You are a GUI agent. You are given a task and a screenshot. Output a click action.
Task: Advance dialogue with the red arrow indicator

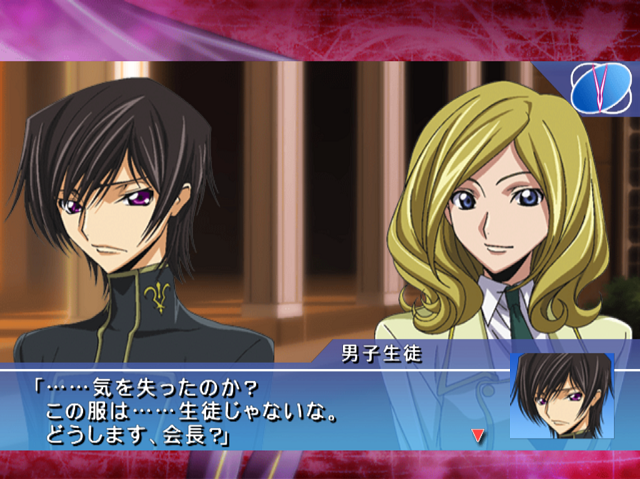click(x=478, y=435)
